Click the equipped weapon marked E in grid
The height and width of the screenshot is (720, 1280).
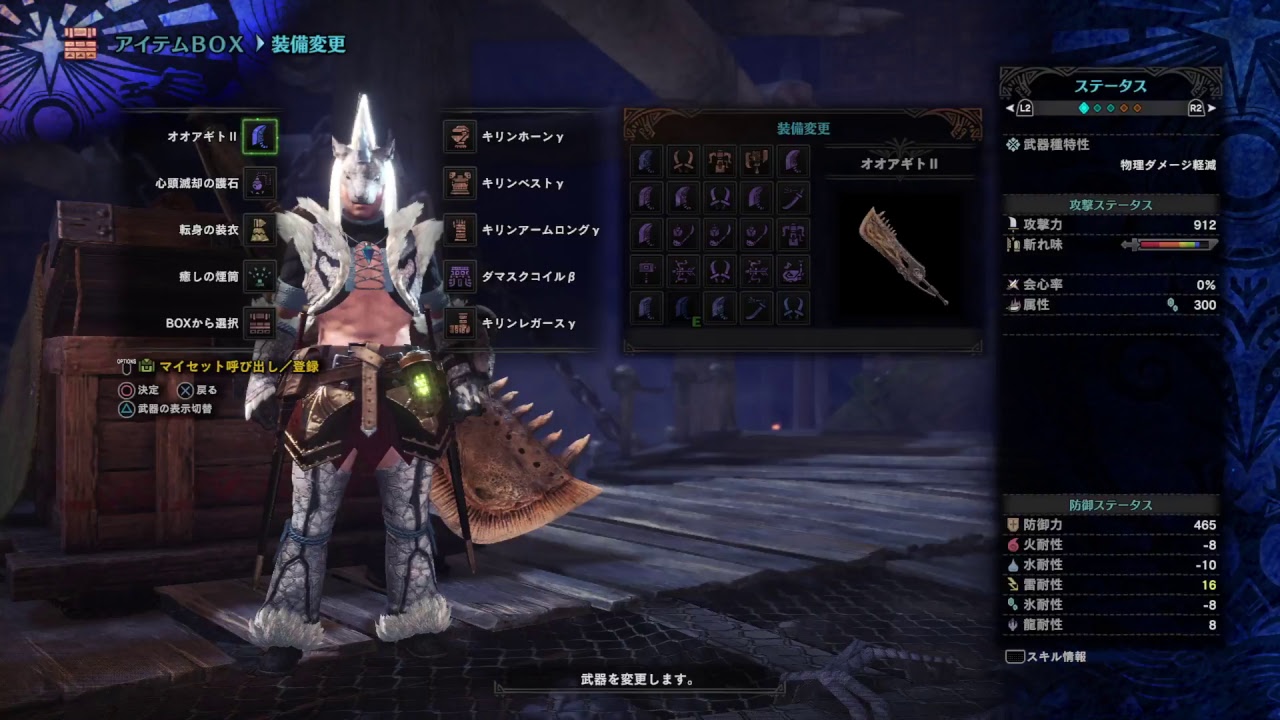coord(683,308)
